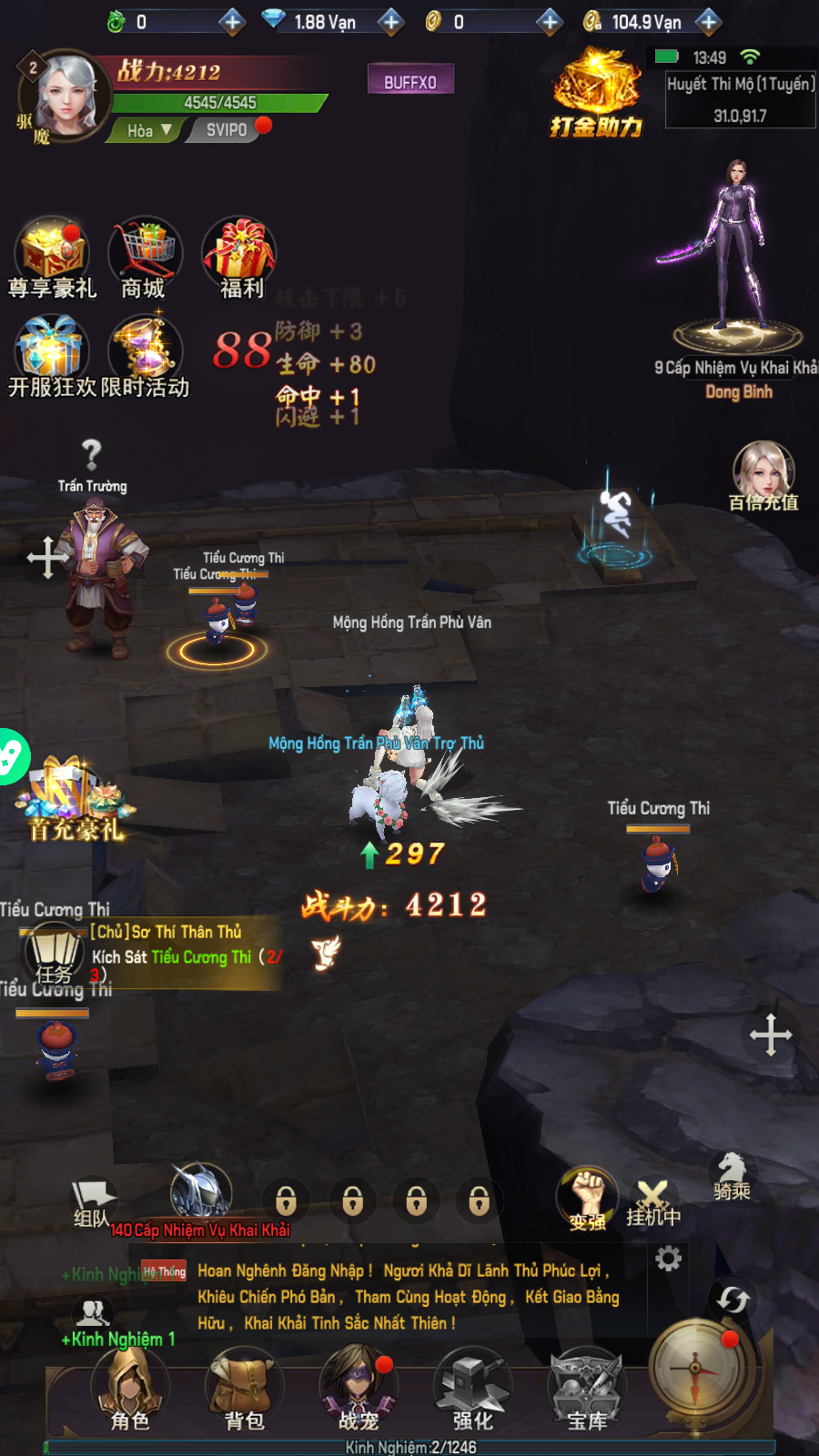819x1456 pixels.
Task: Open the Hòa attack mode dropdown
Action: [x=150, y=130]
